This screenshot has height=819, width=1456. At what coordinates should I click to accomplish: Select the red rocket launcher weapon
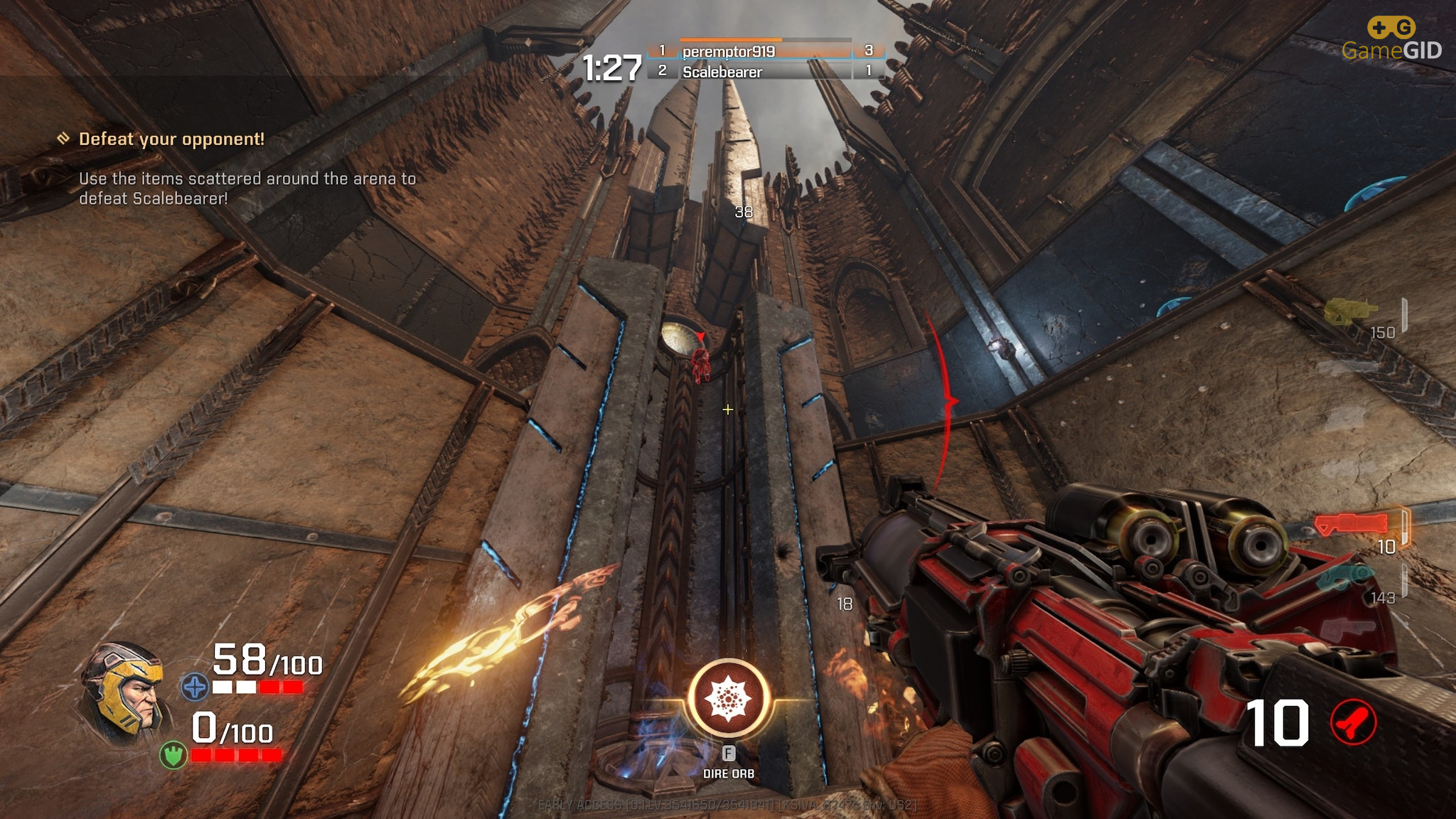[1350, 525]
